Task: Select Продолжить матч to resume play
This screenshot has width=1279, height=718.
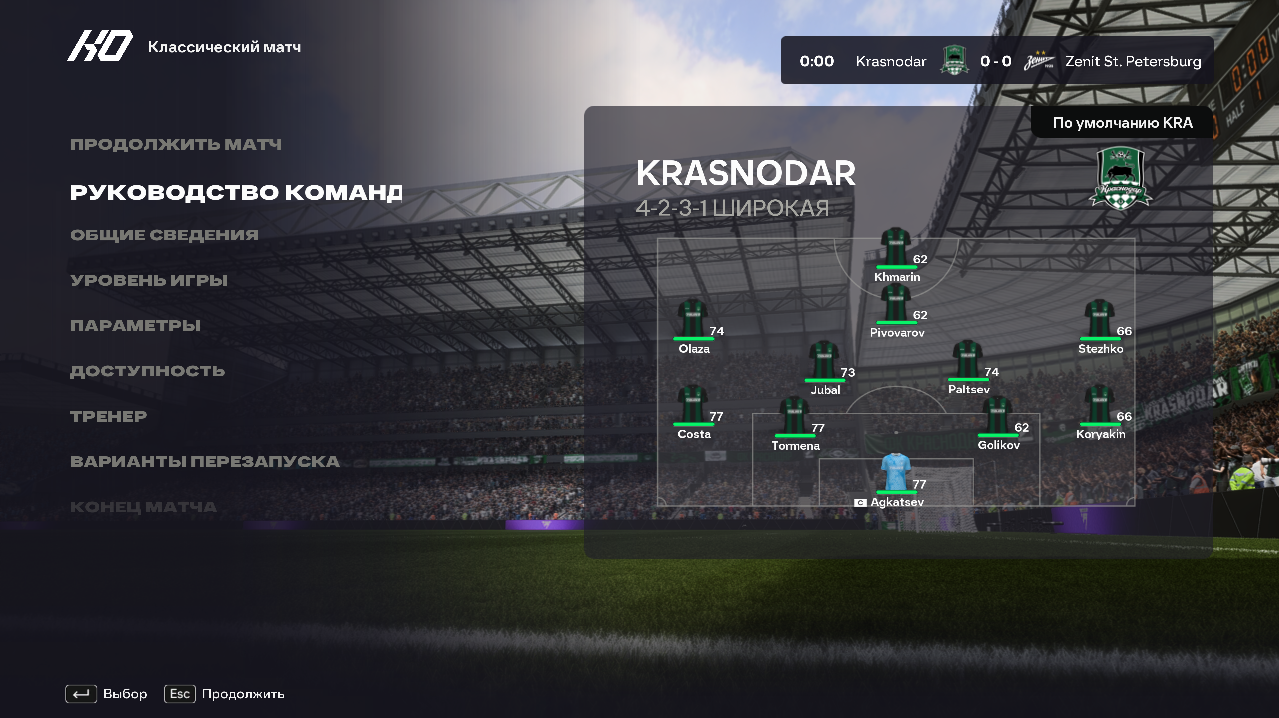Action: (176, 145)
